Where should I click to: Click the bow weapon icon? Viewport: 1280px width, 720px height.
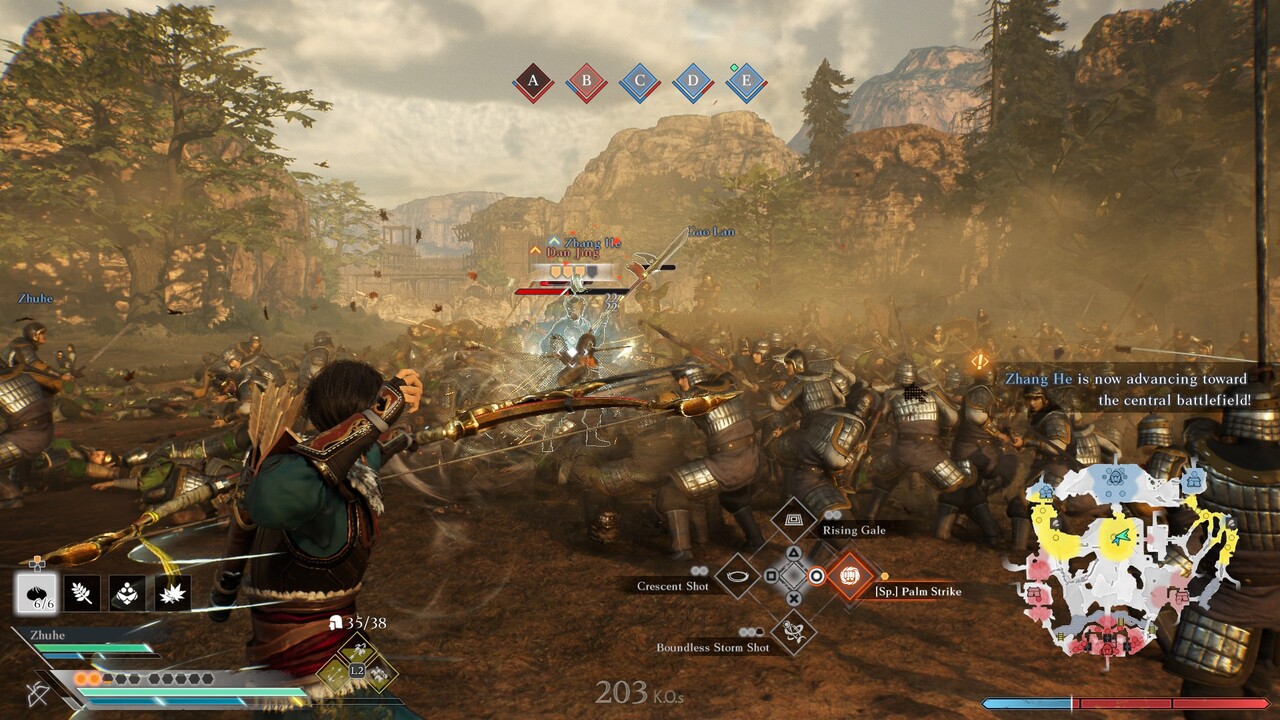(x=39, y=693)
